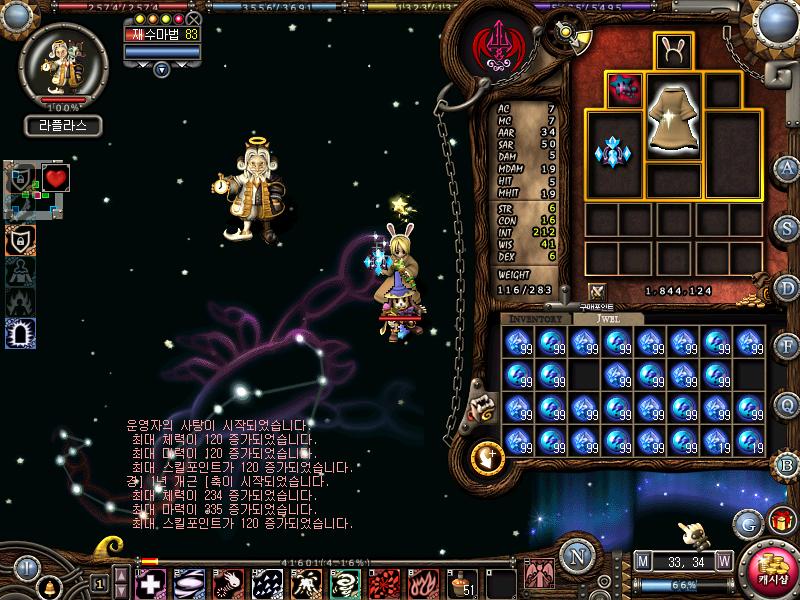This screenshot has width=800, height=600.
Task: Click the round N compass button
Action: tap(575, 557)
